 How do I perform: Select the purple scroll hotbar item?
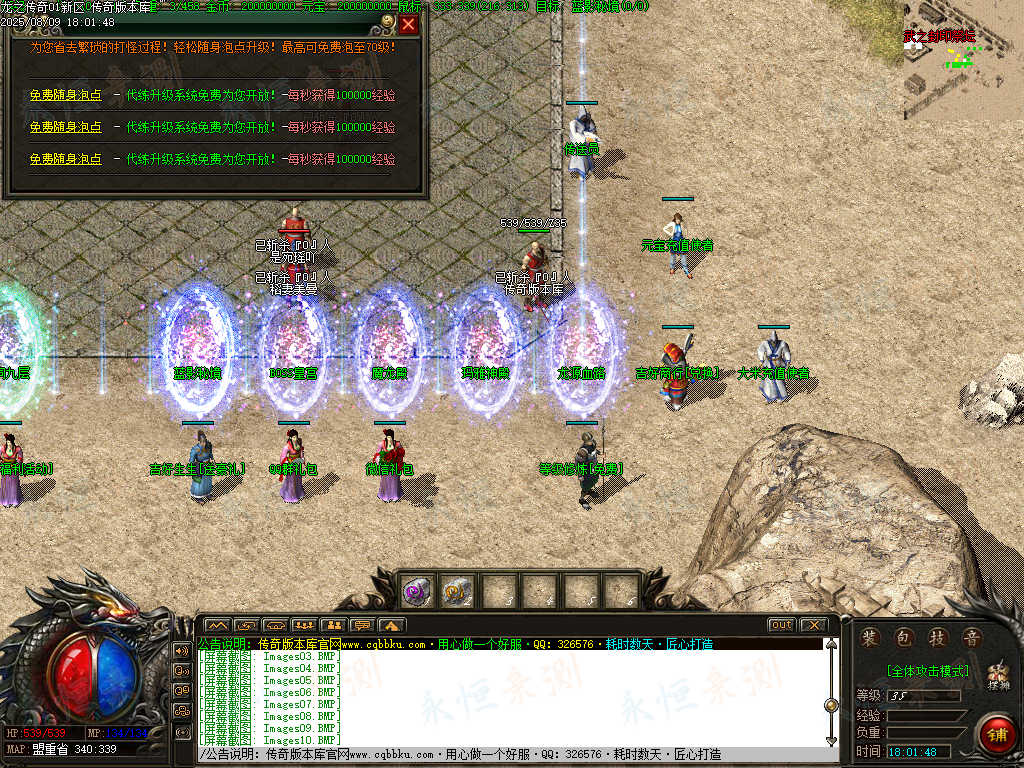(416, 591)
